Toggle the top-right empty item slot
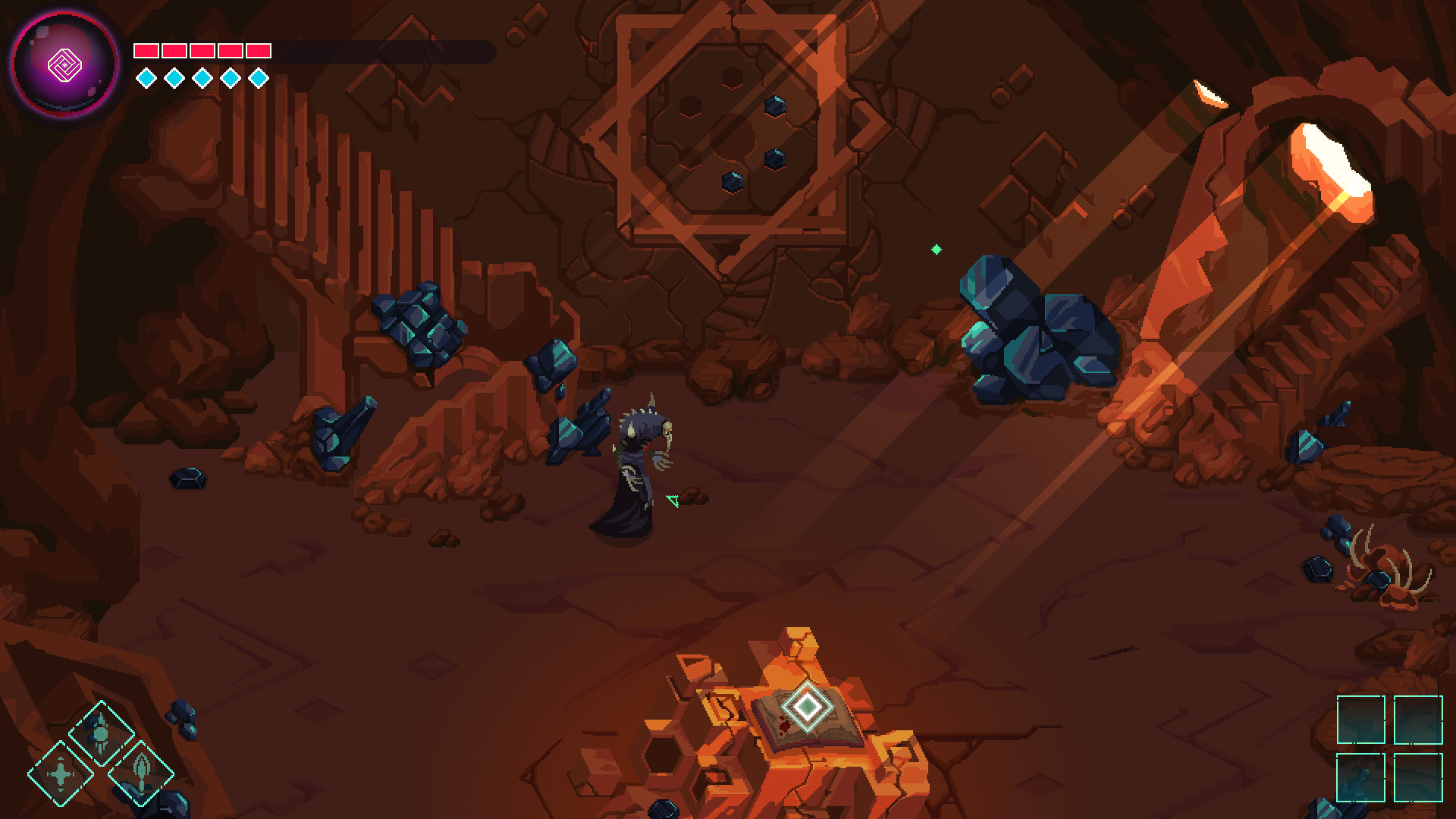The width and height of the screenshot is (1456, 819). click(1417, 720)
